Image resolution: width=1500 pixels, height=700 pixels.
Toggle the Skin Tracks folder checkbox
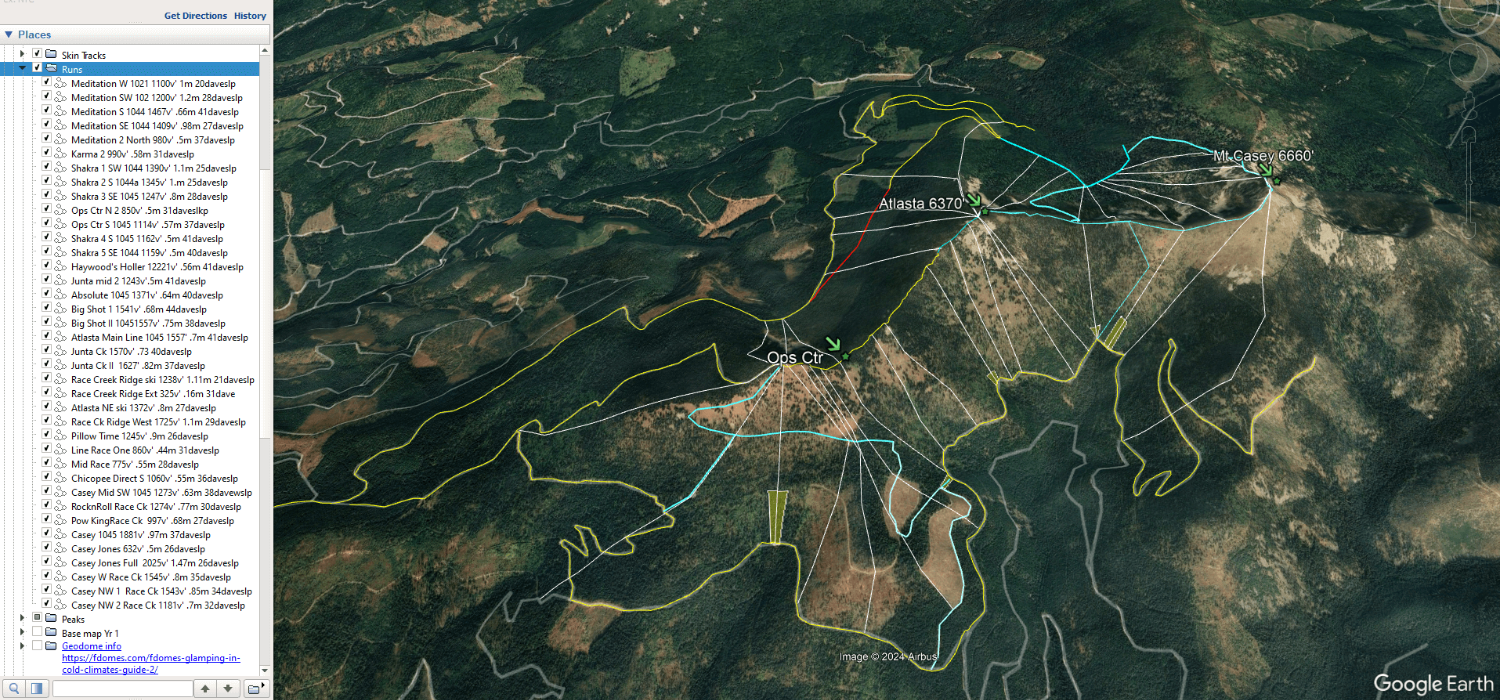[x=37, y=54]
